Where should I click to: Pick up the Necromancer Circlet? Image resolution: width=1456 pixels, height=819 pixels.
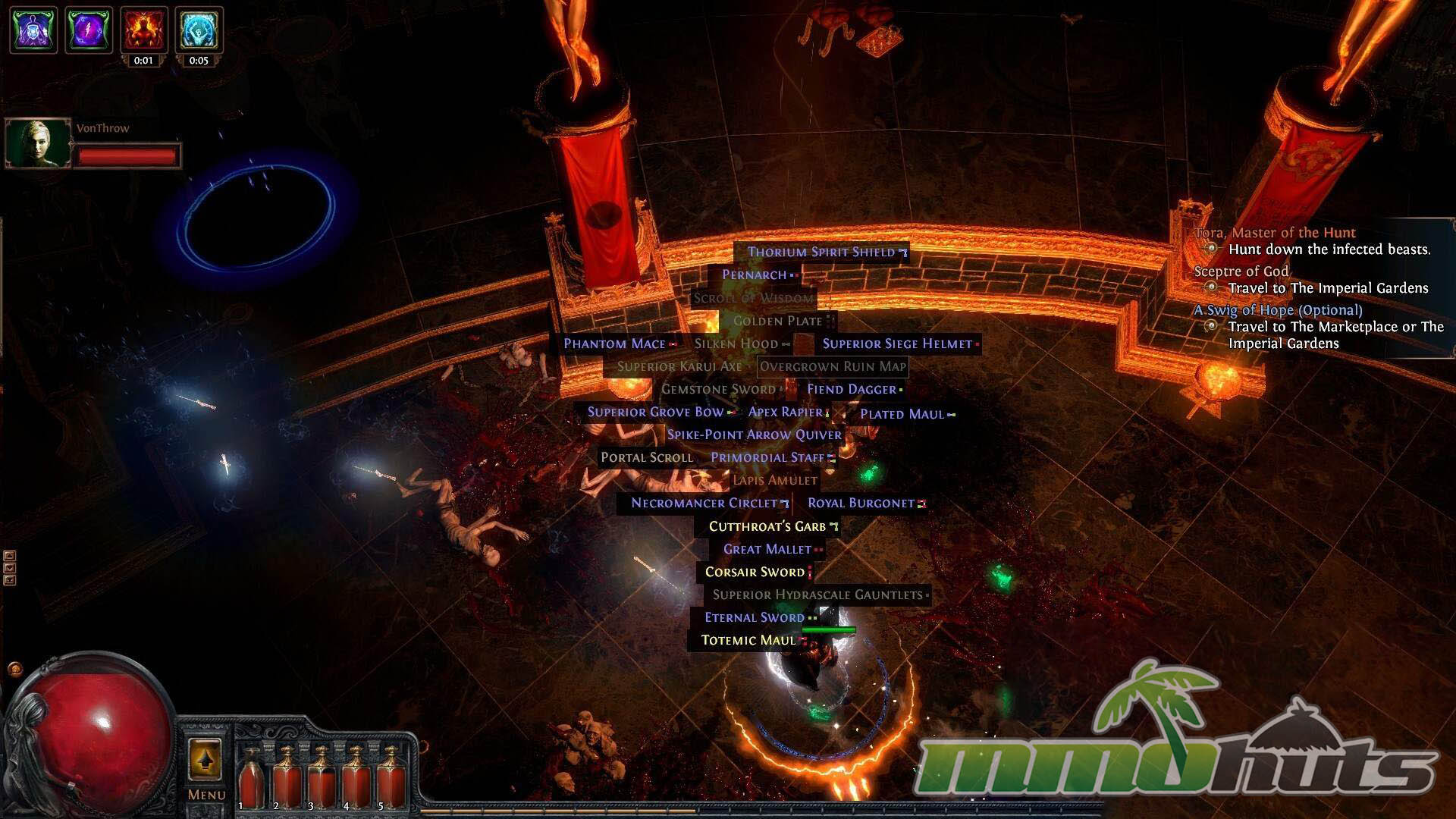(x=704, y=503)
